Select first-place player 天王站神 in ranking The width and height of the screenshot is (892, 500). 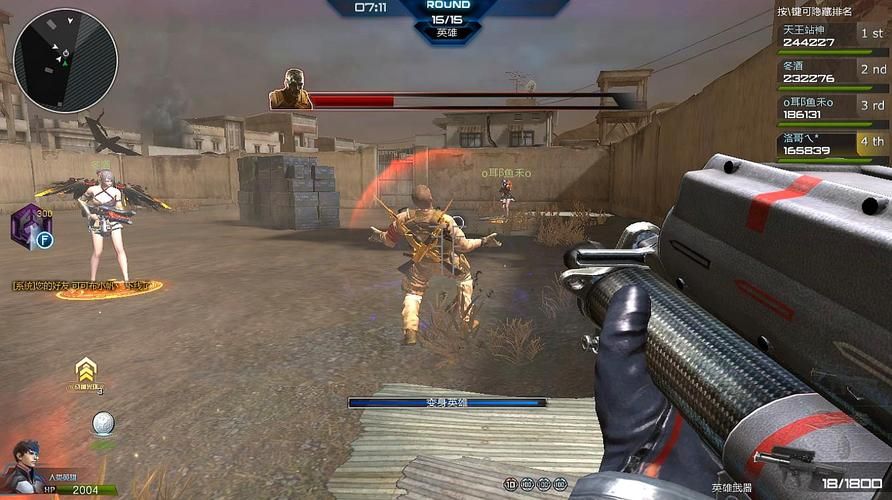click(x=832, y=36)
